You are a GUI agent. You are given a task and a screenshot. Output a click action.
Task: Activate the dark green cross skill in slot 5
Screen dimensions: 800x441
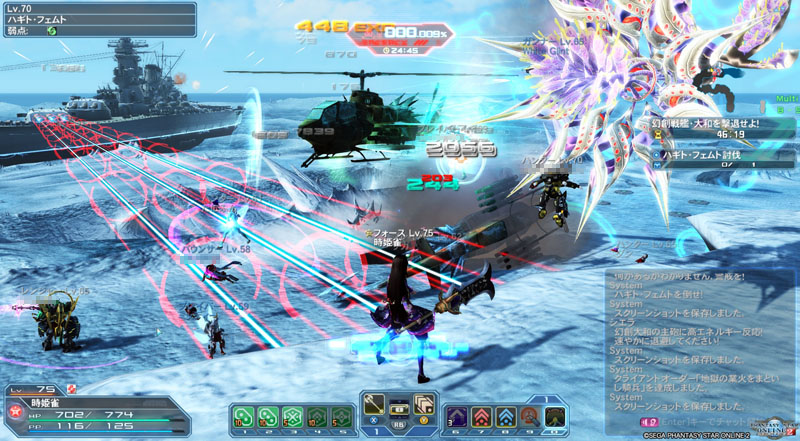click(341, 416)
